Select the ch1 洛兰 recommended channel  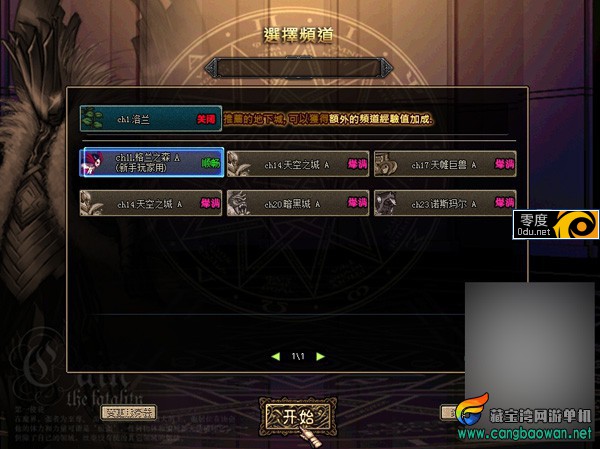pos(149,119)
